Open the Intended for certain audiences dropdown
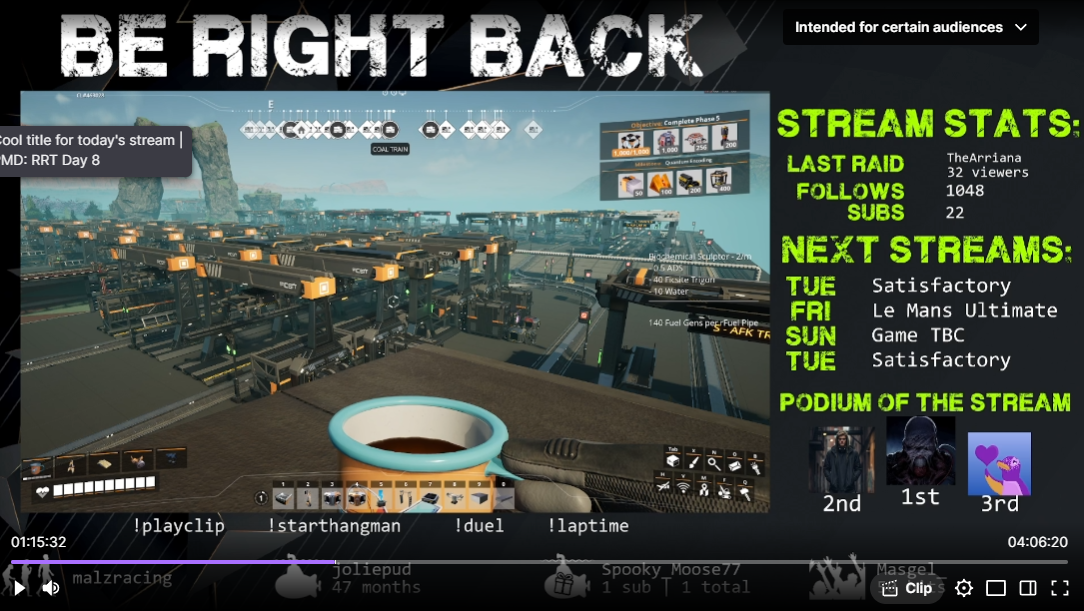Viewport: 1084px width, 611px height. [910, 27]
